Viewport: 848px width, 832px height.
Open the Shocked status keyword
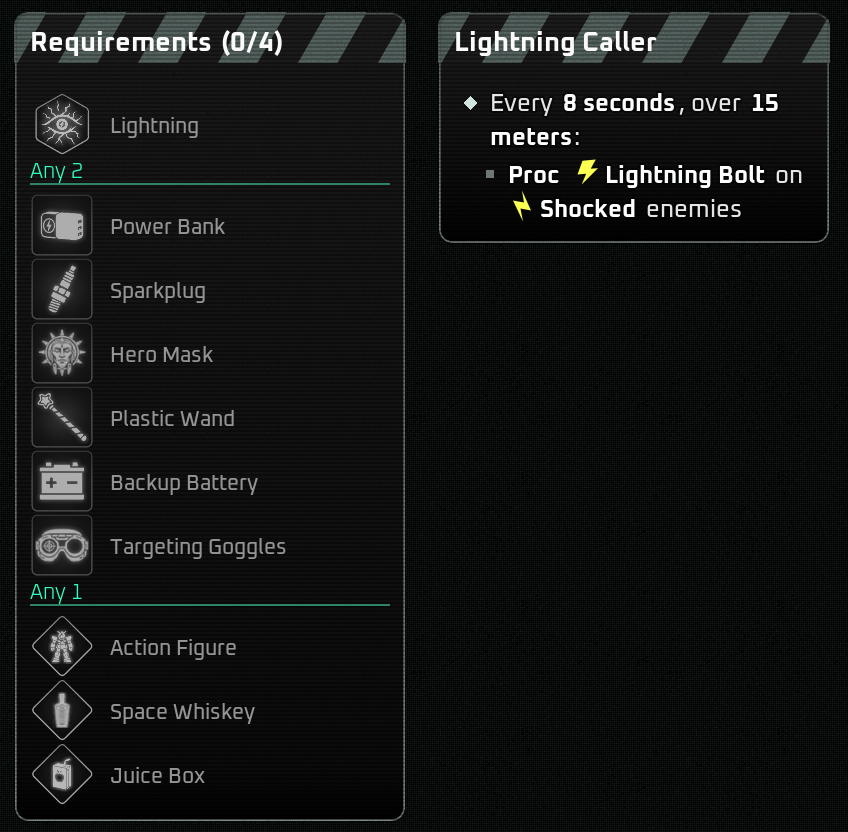[587, 209]
